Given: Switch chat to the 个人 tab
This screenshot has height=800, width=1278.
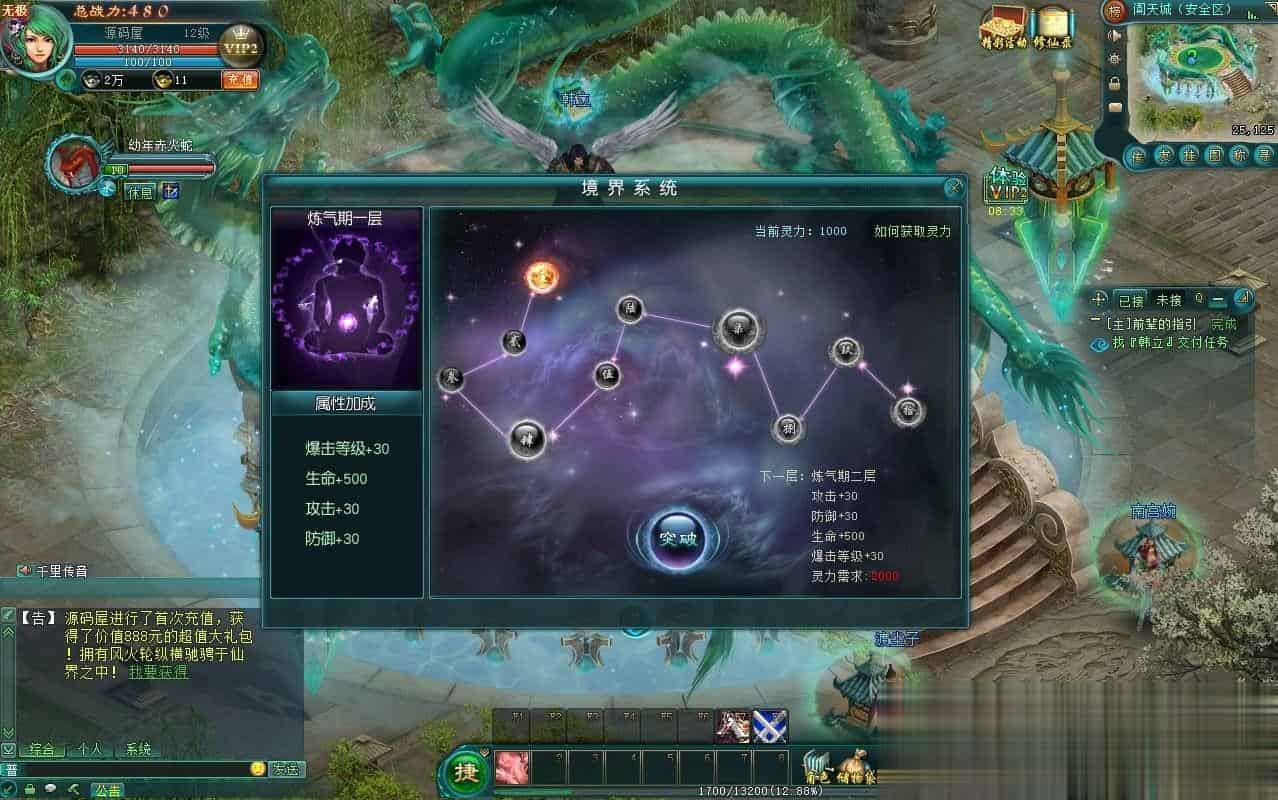Looking at the screenshot, I should click(90, 749).
